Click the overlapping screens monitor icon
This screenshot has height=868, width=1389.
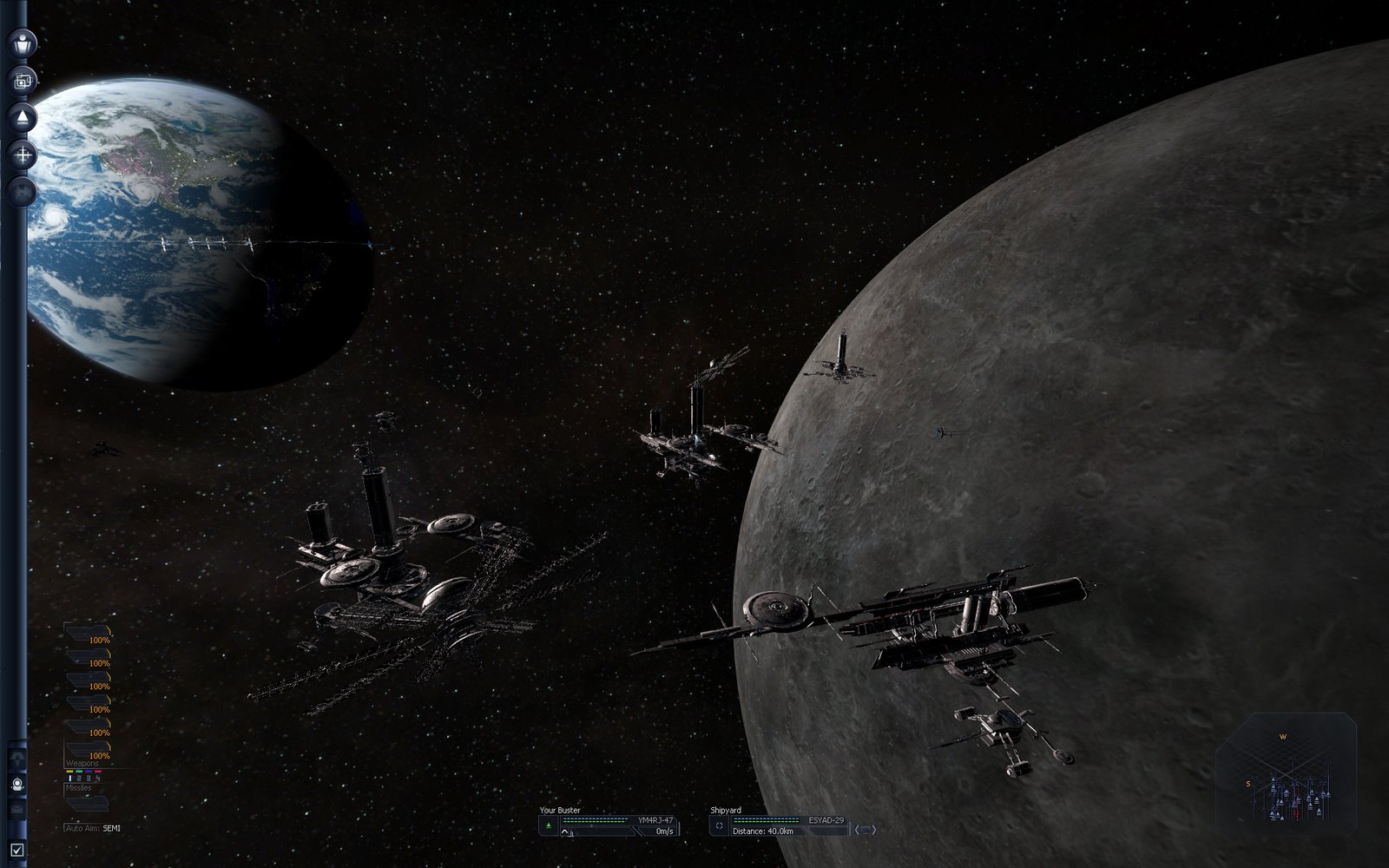point(22,81)
